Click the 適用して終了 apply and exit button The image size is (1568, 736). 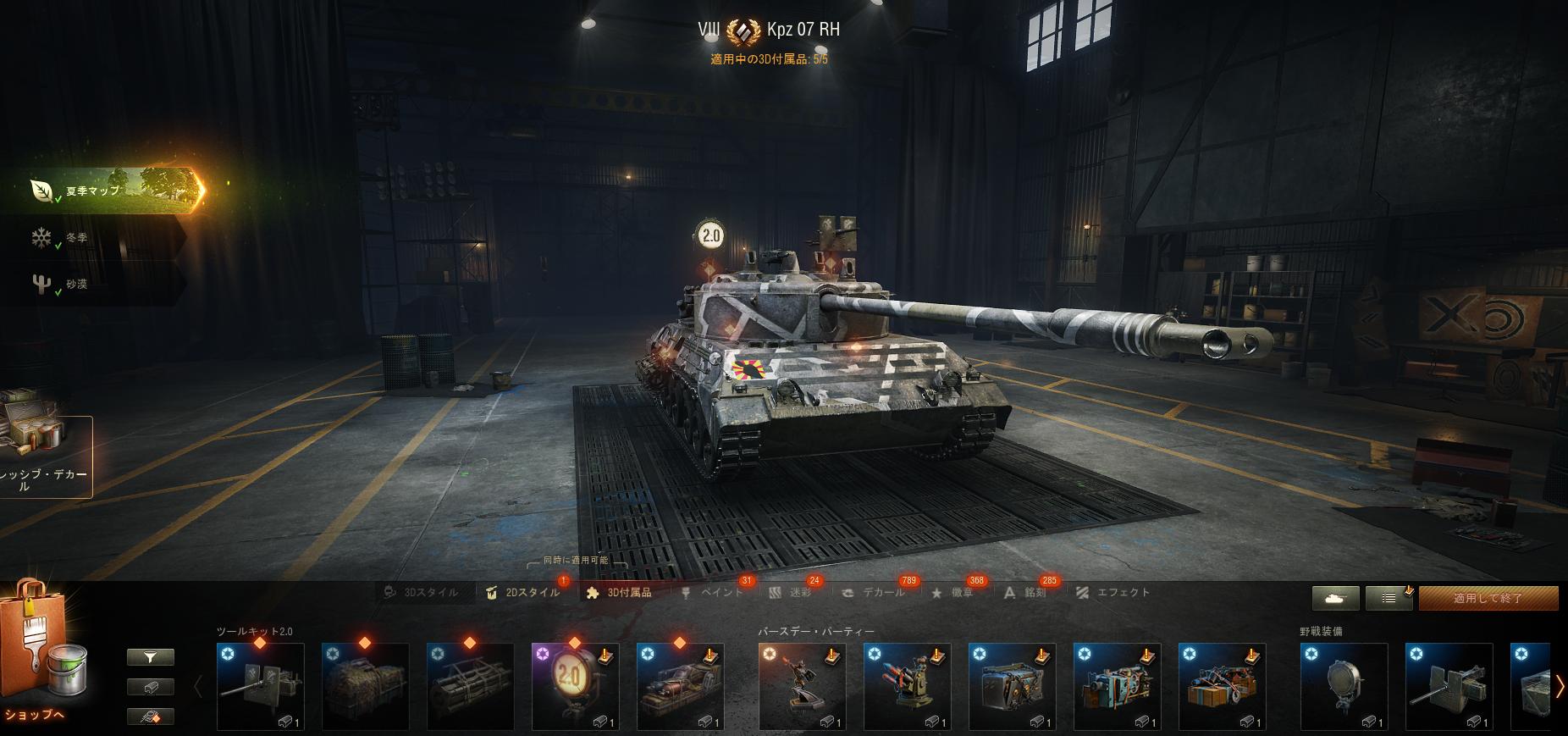pyautogui.click(x=1488, y=598)
